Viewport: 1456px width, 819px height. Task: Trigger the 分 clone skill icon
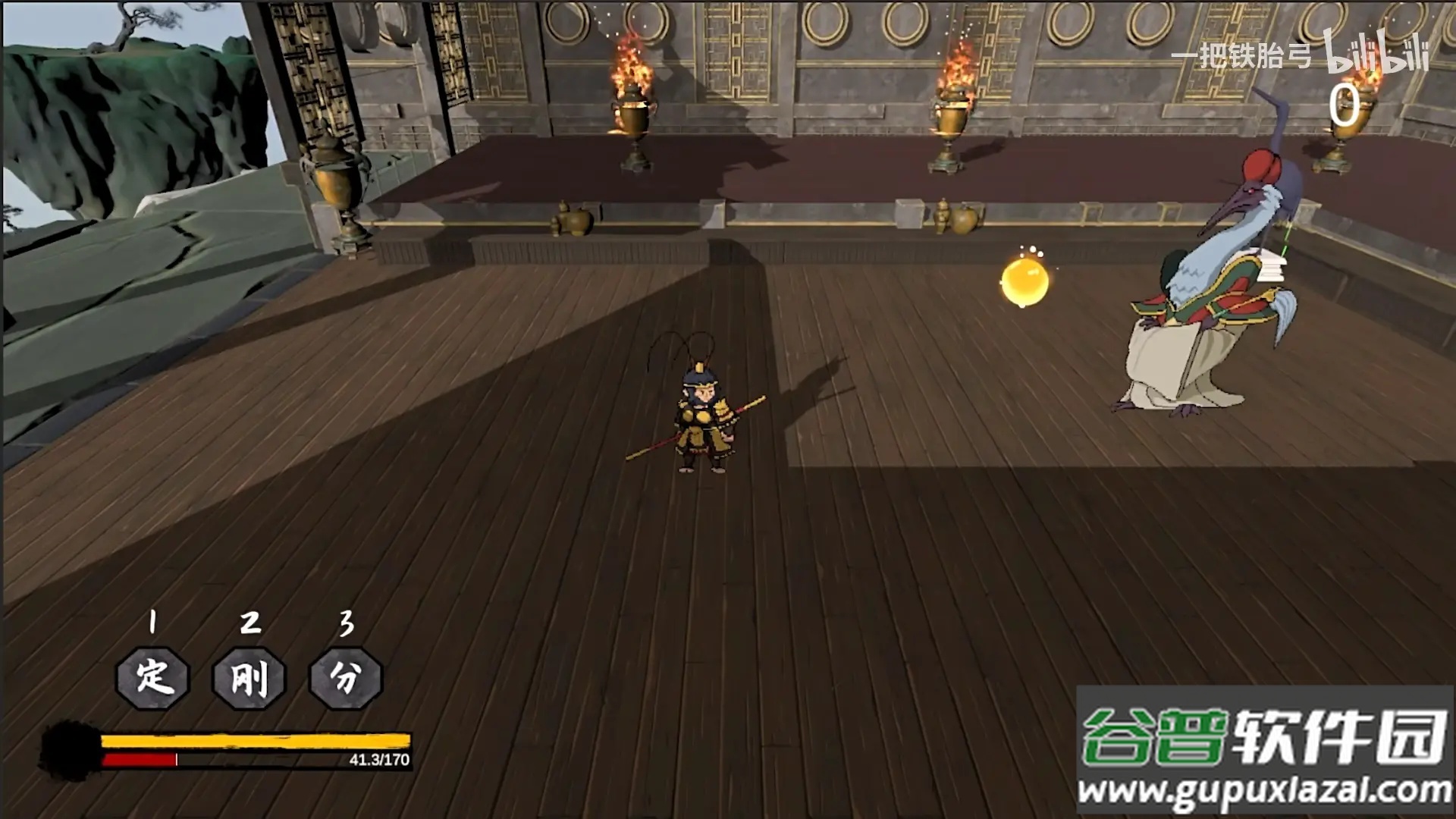(x=346, y=676)
